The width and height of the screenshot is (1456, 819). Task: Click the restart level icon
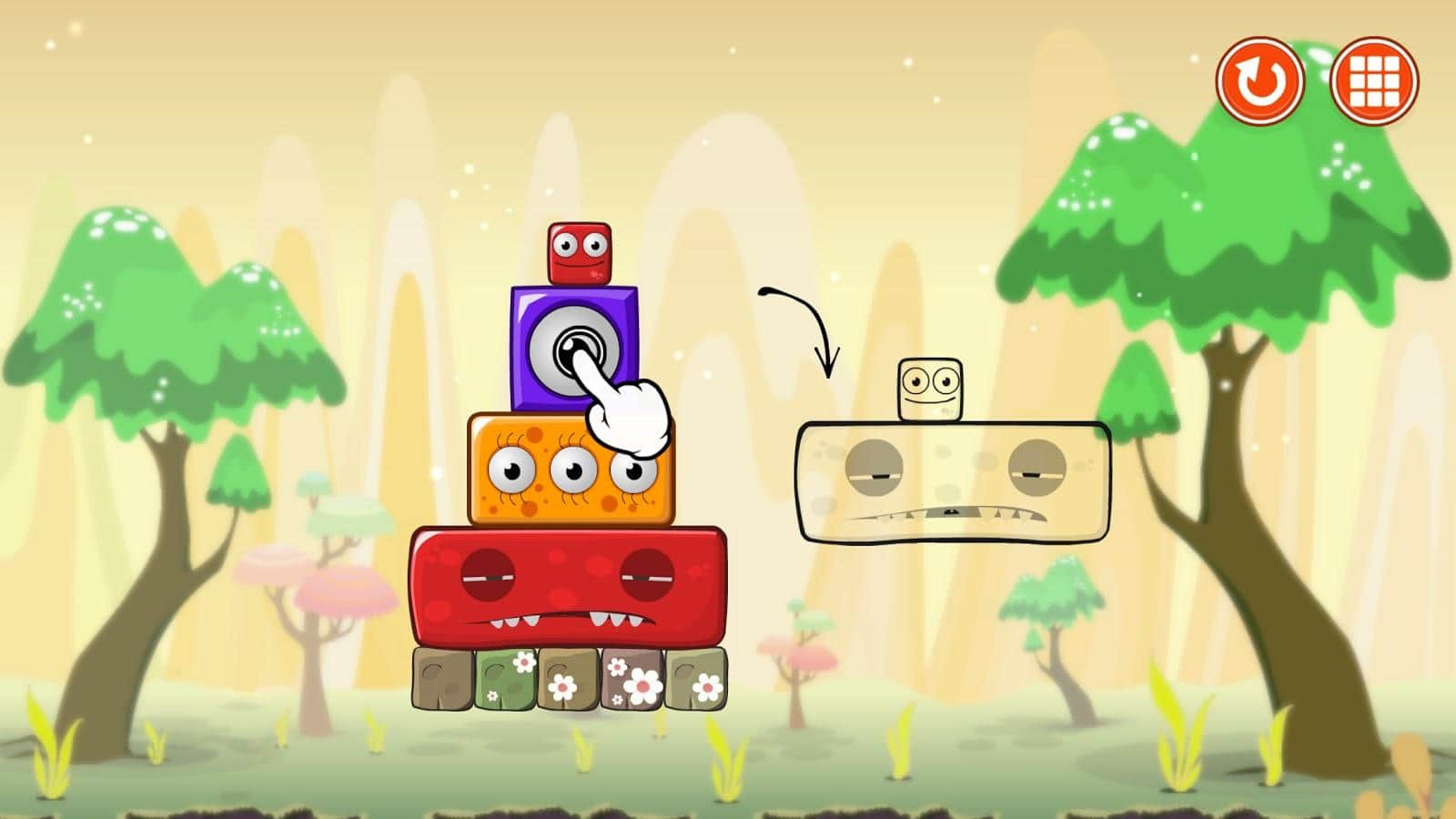1260,82
